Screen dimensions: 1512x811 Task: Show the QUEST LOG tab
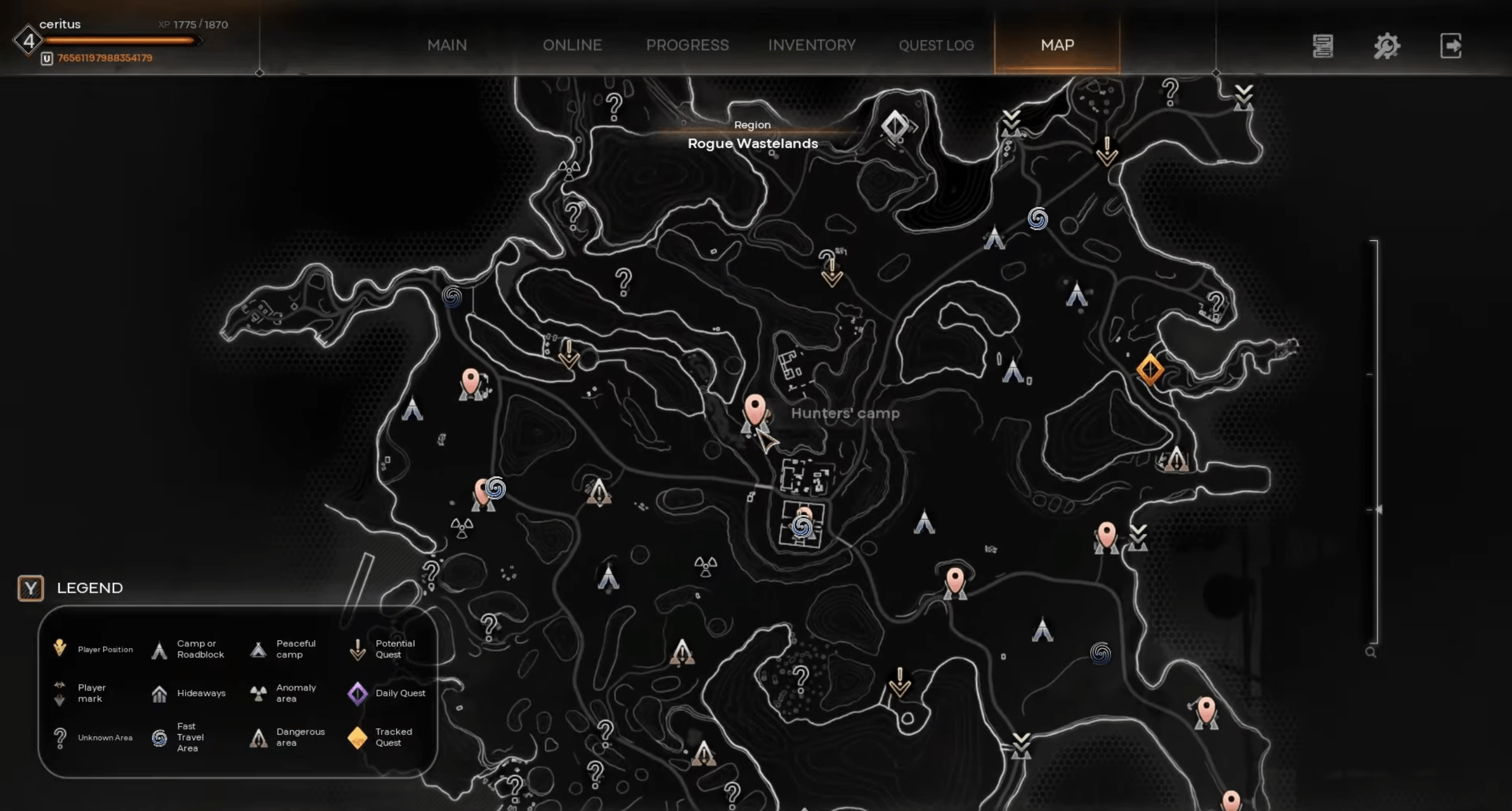click(936, 45)
